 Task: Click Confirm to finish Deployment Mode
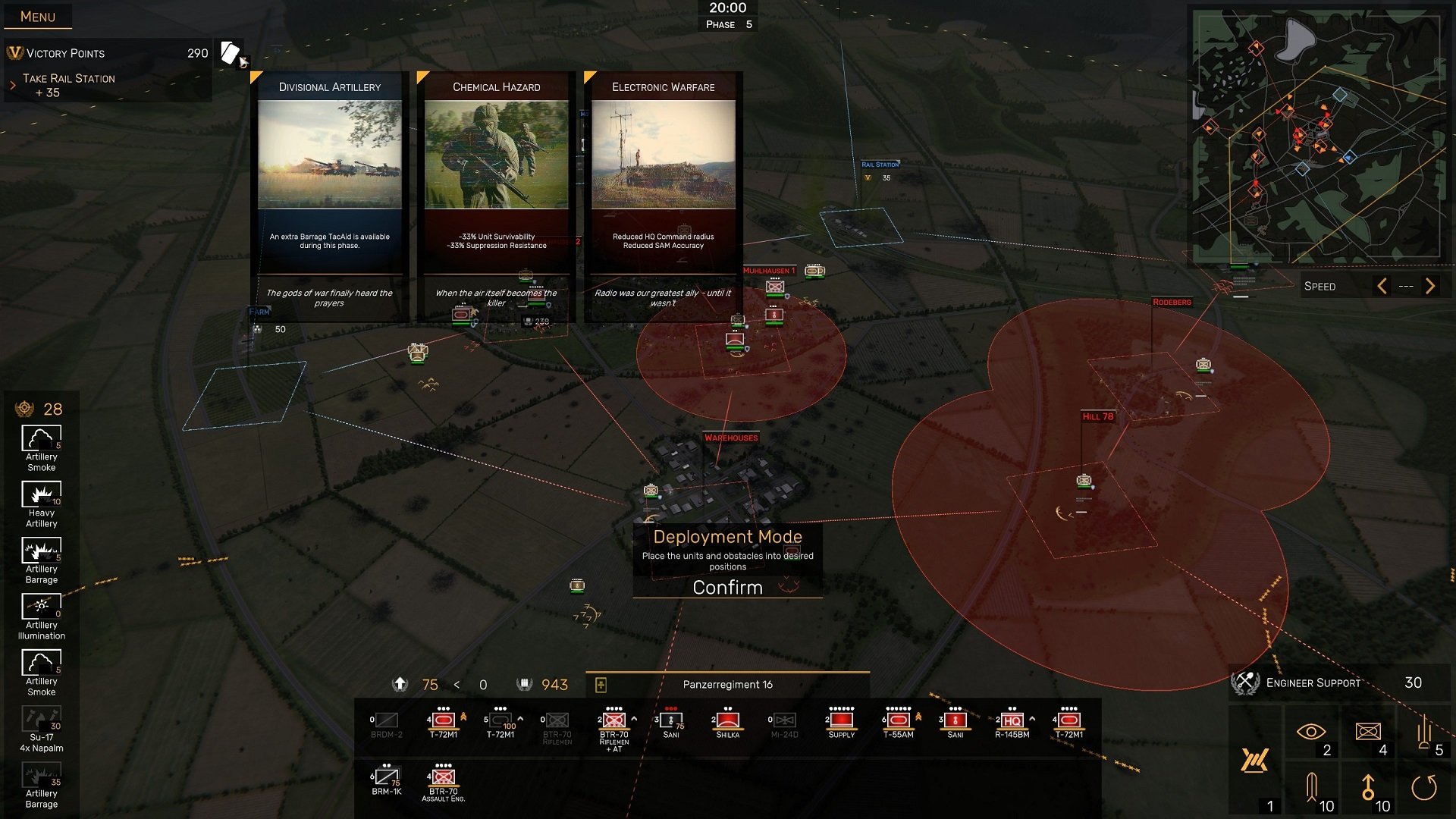[726, 587]
